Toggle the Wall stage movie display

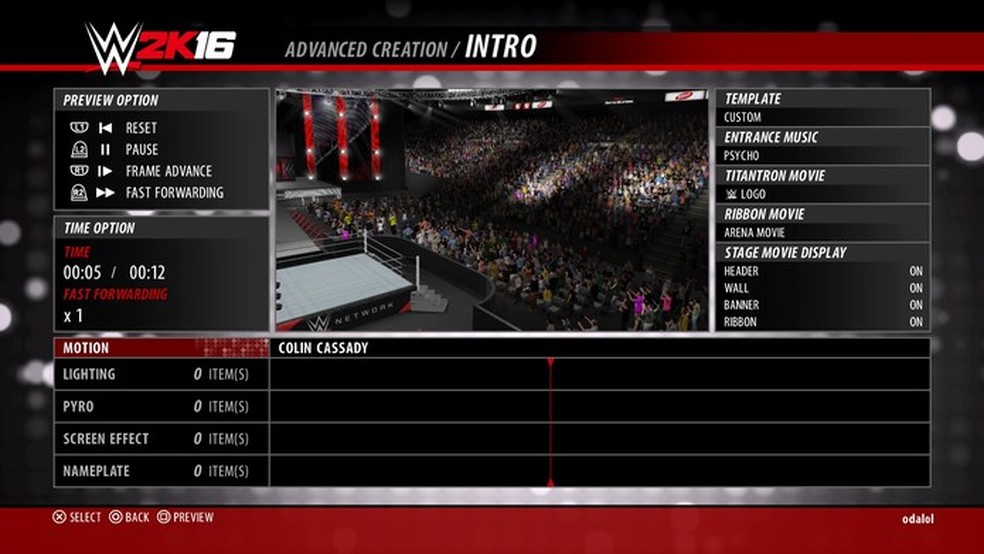822,288
